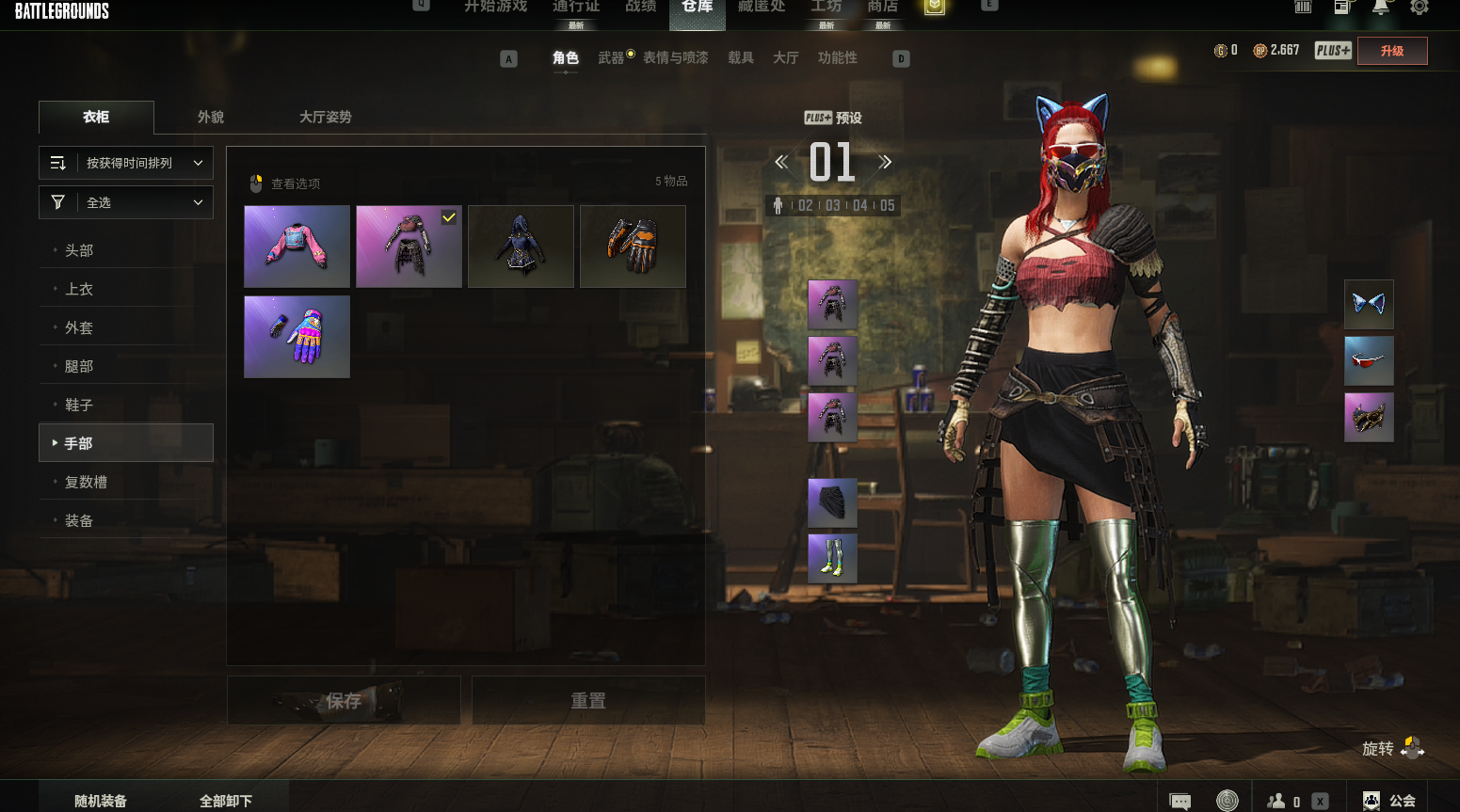Switch to preset 03
The height and width of the screenshot is (812, 1460).
[x=833, y=205]
